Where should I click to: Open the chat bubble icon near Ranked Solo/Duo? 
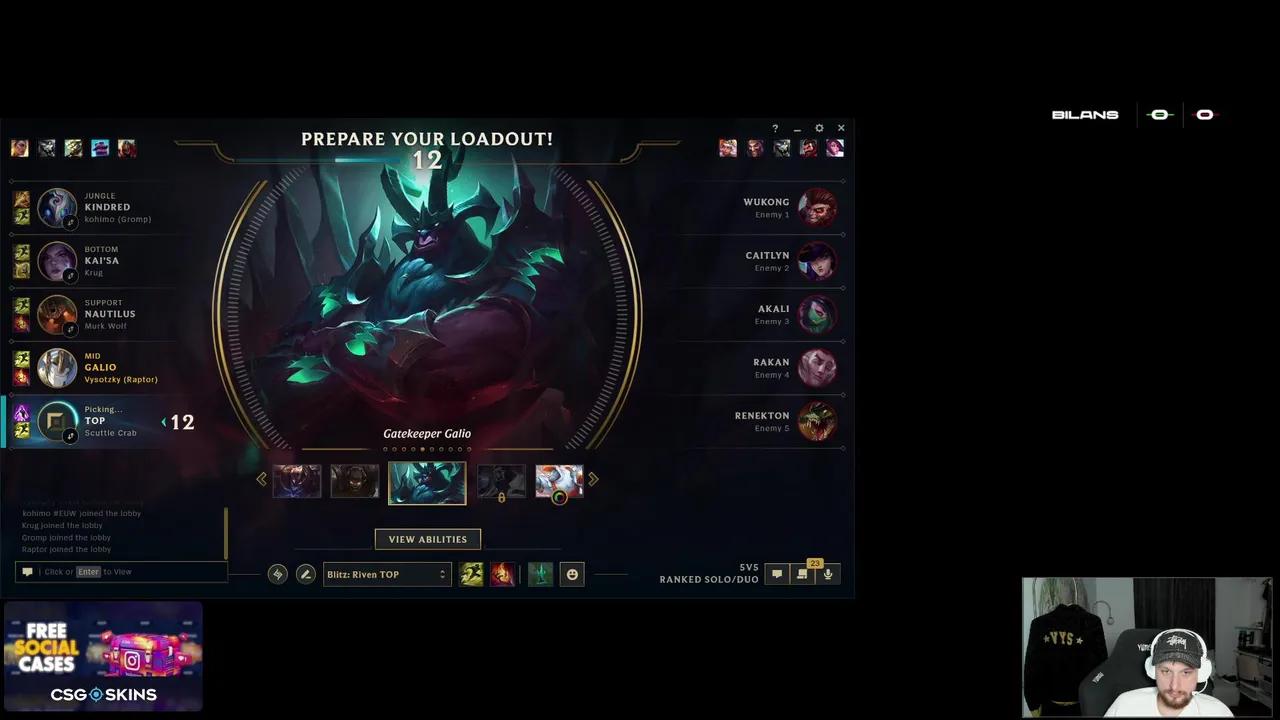coord(777,573)
